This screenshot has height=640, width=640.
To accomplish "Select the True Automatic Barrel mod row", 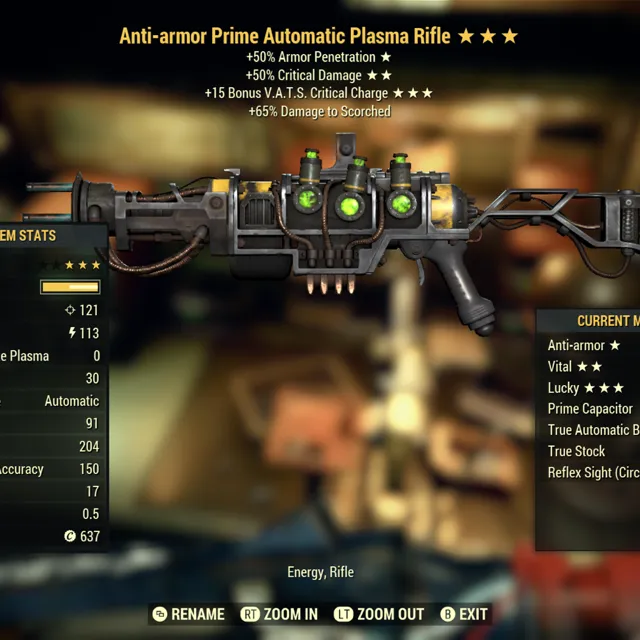I will pos(593,430).
